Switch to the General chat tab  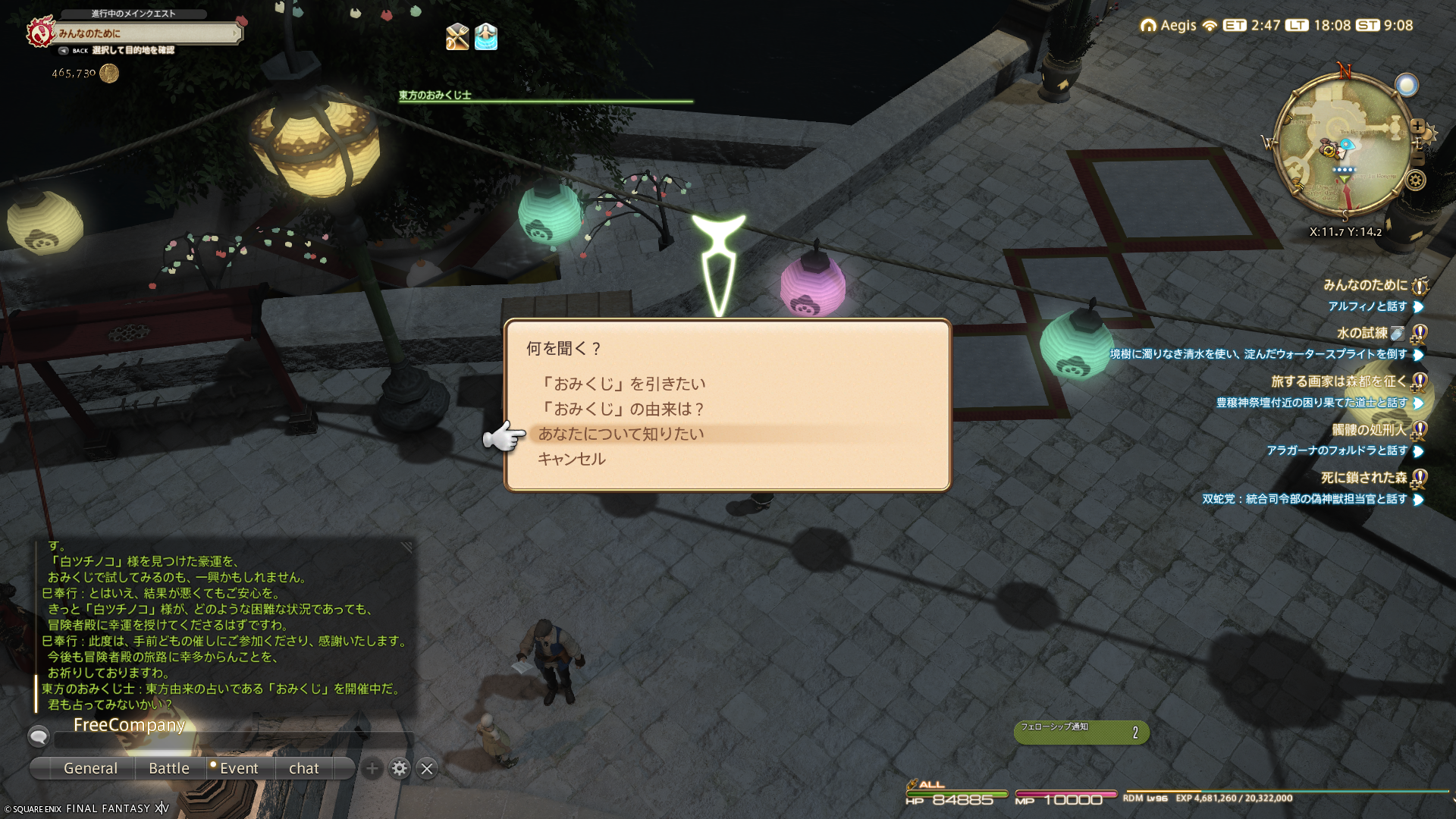[x=90, y=768]
